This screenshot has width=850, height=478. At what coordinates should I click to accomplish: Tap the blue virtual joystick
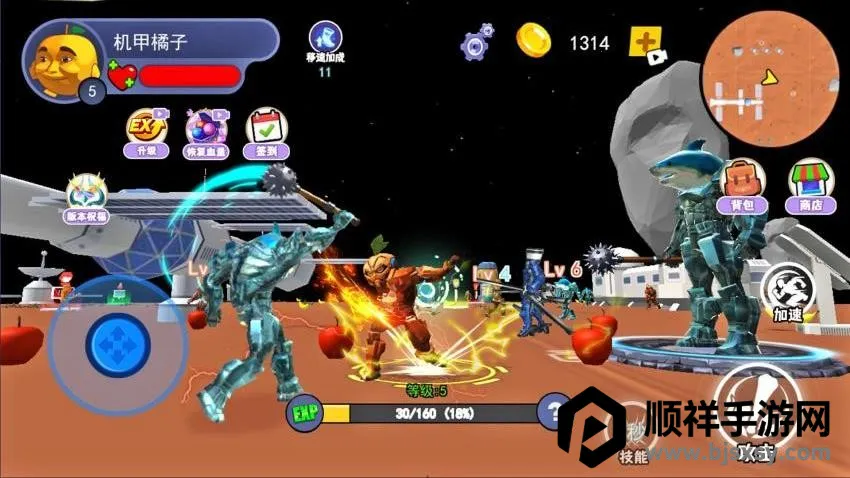117,343
